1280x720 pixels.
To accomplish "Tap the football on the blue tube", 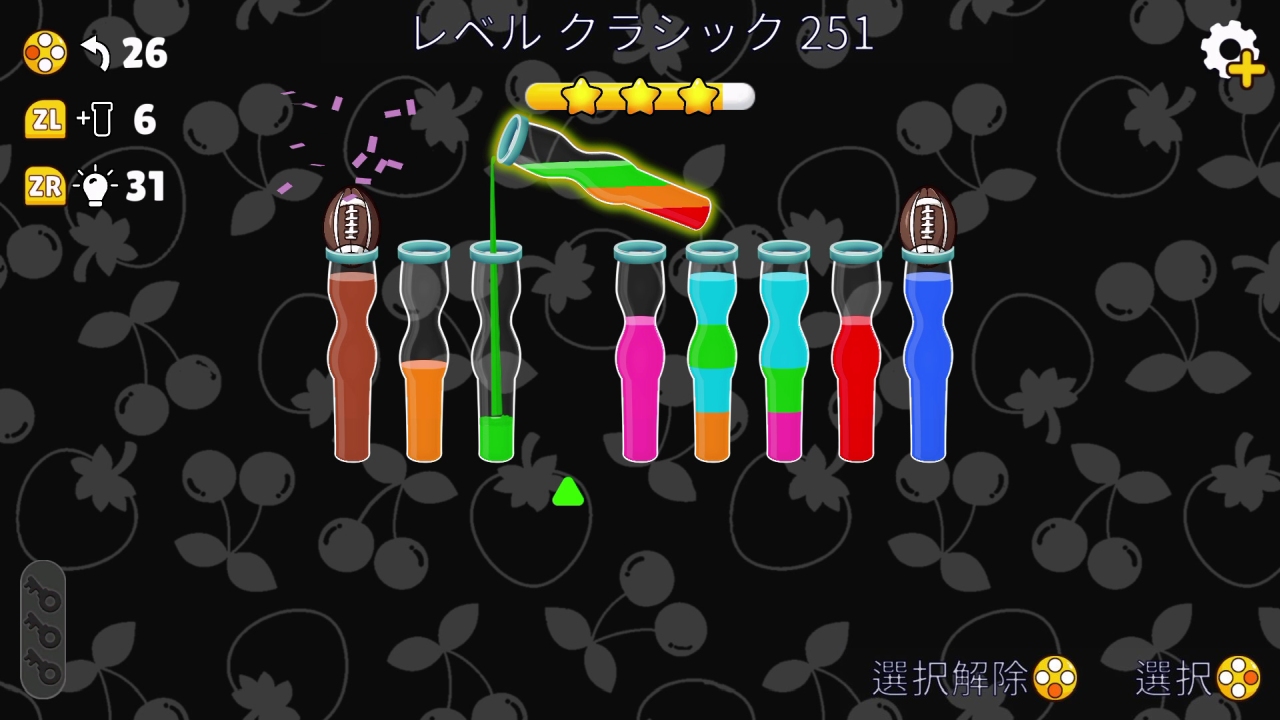I will click(929, 218).
